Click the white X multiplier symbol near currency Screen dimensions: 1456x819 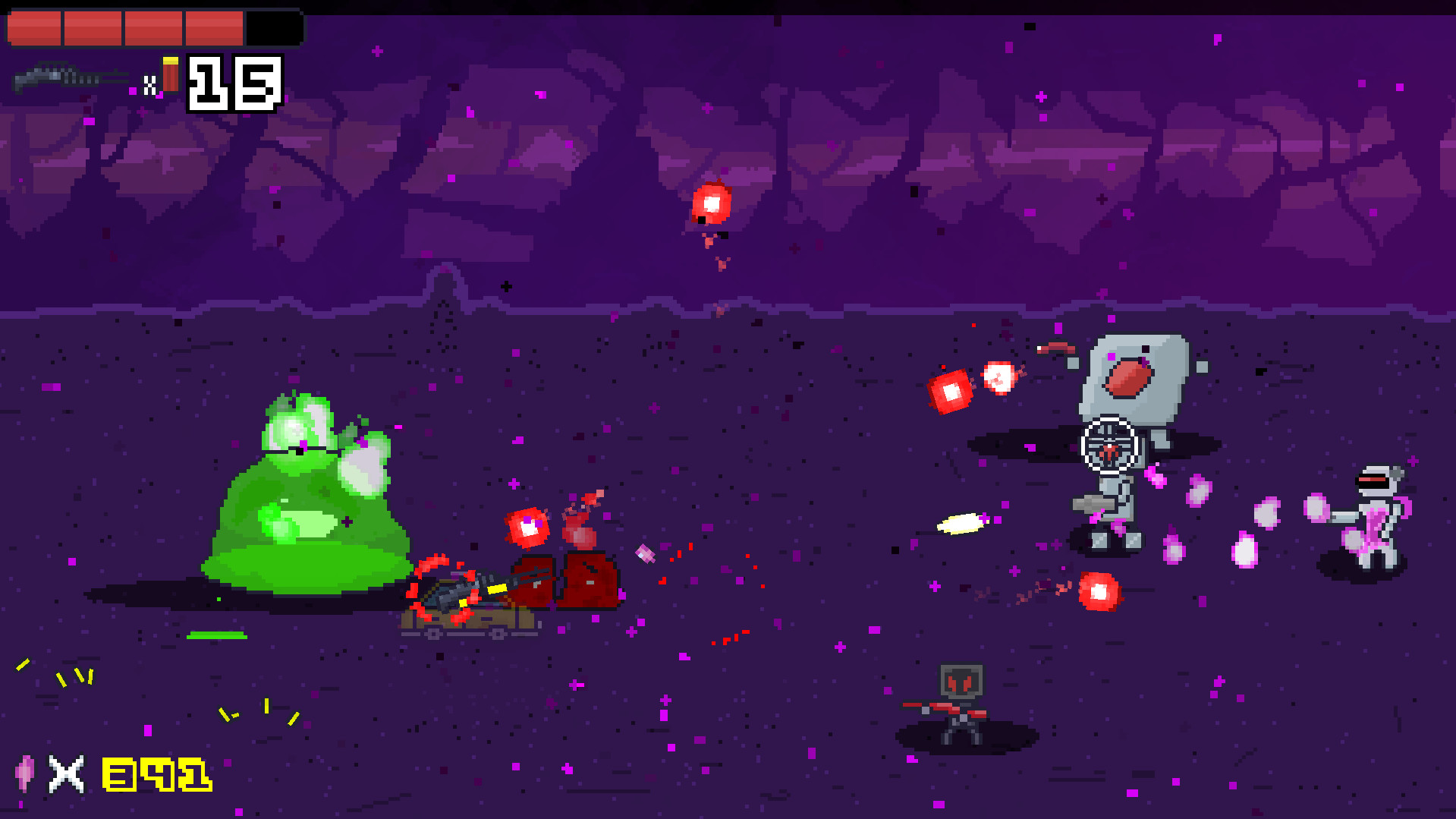click(64, 774)
